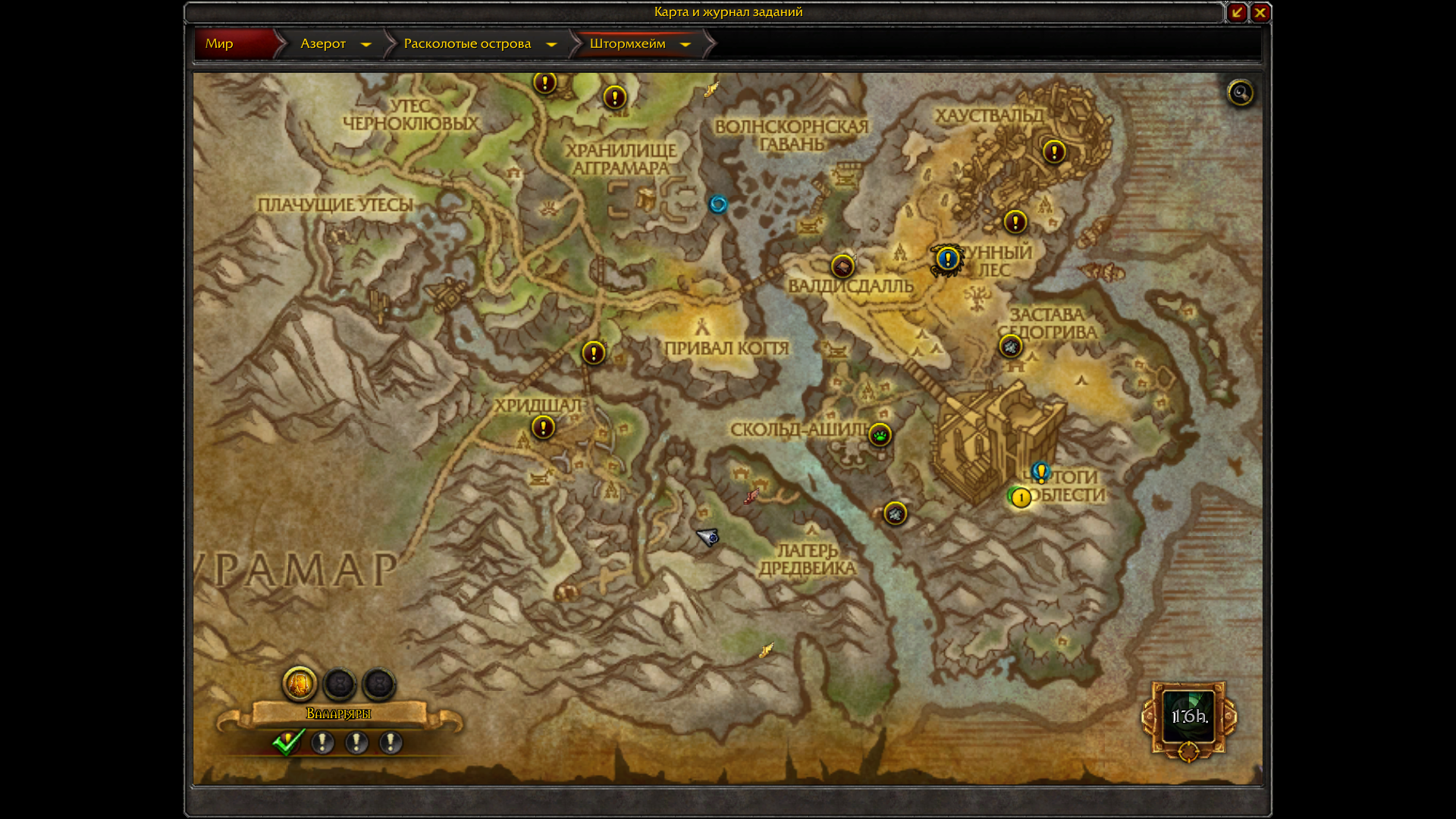This screenshot has height=819, width=1456.
Task: Close the map and quest log window
Action: point(1260,12)
